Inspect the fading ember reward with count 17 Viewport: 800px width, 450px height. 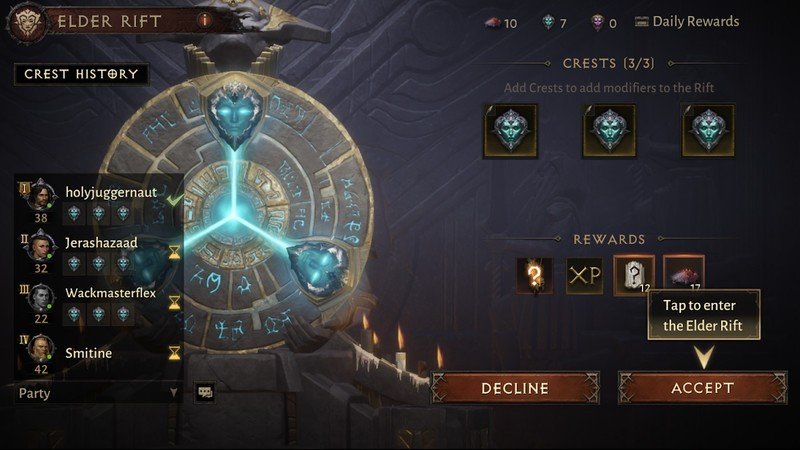click(683, 275)
